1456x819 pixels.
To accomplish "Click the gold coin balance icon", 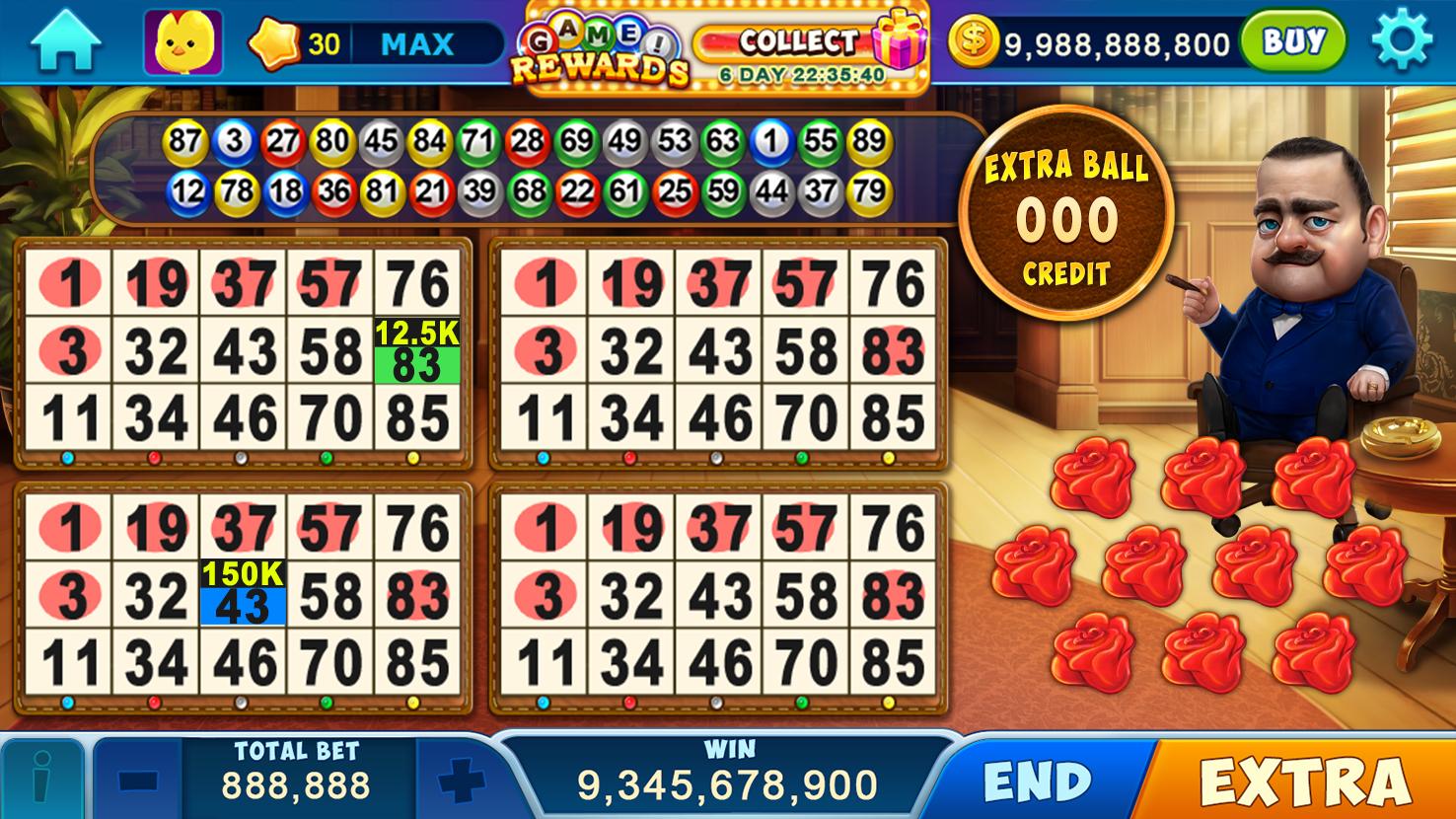I will point(975,41).
